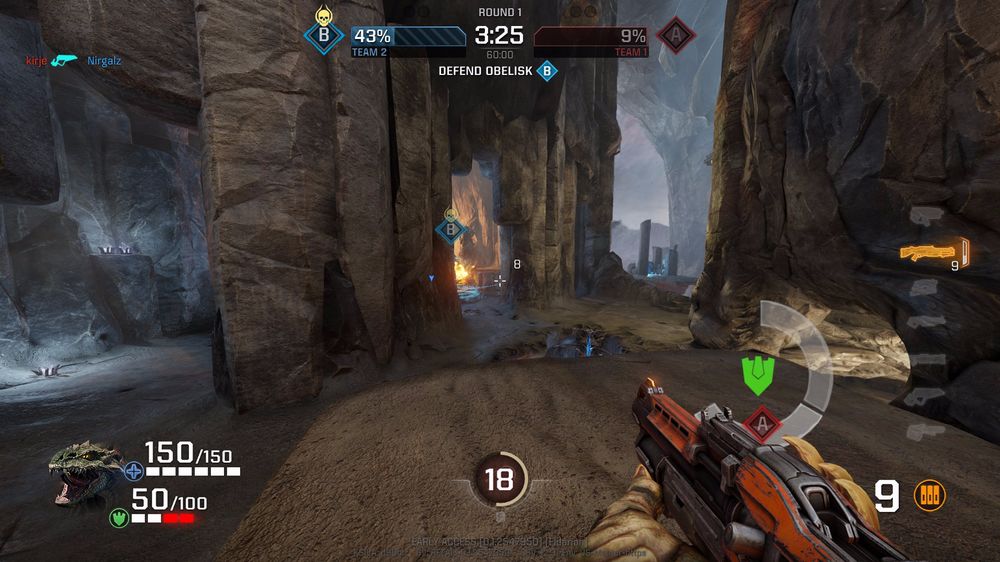Activate the champion ability cooldown circle
The height and width of the screenshot is (562, 1000).
point(498,480)
